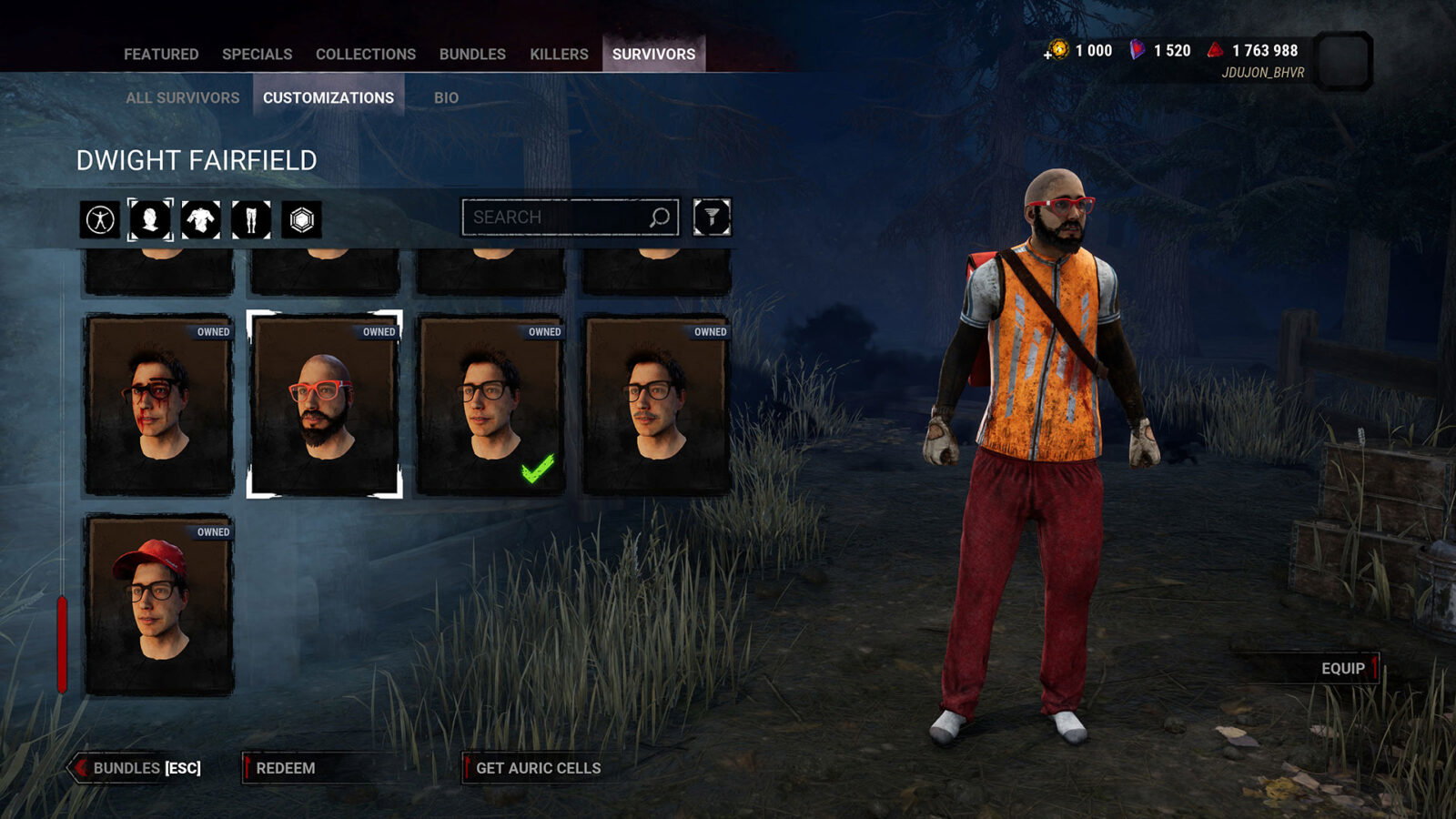Image resolution: width=1456 pixels, height=819 pixels.
Task: Click the GET AURIC CELLS button
Action: [x=535, y=768]
